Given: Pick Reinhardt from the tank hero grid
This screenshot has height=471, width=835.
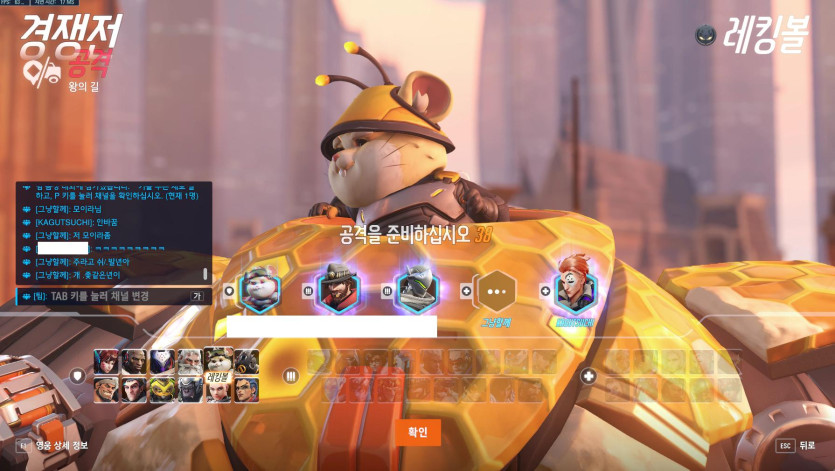Looking at the screenshot, I should pyautogui.click(x=190, y=362).
